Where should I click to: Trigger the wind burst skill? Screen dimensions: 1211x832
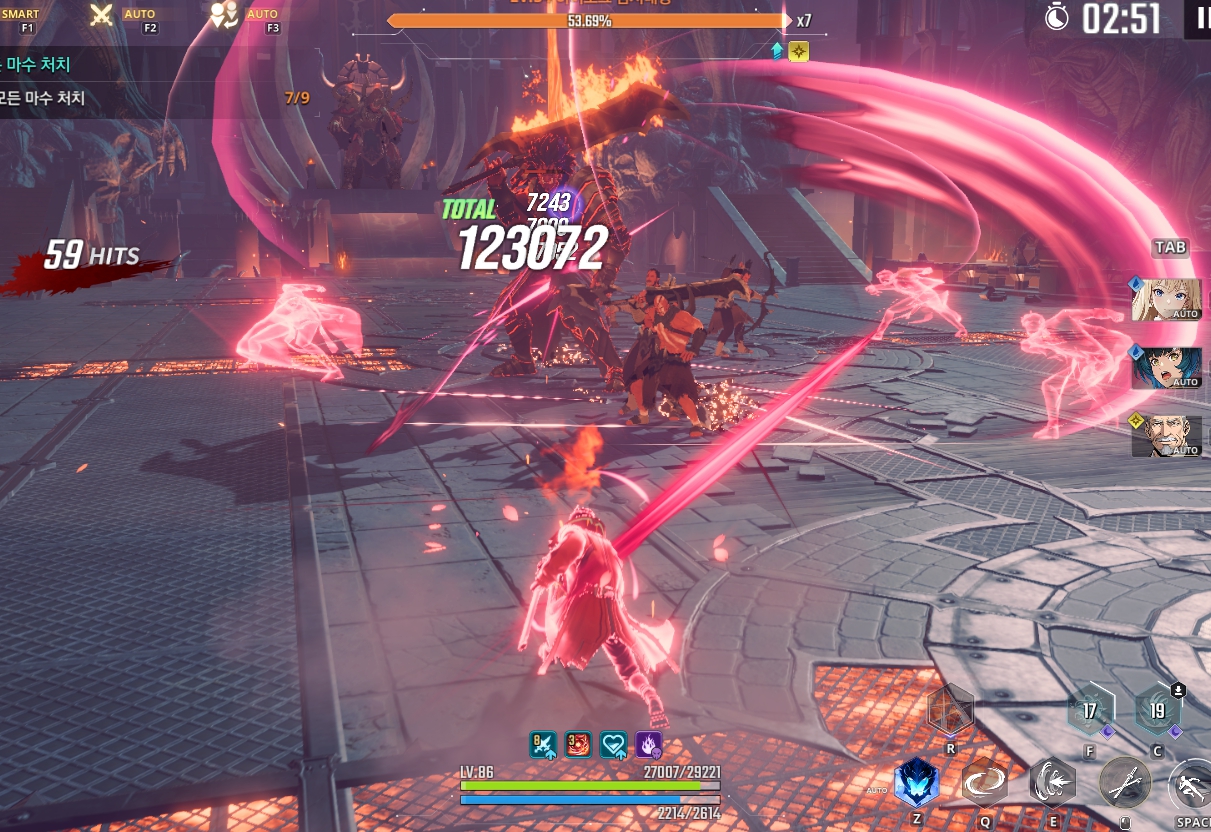click(1052, 782)
